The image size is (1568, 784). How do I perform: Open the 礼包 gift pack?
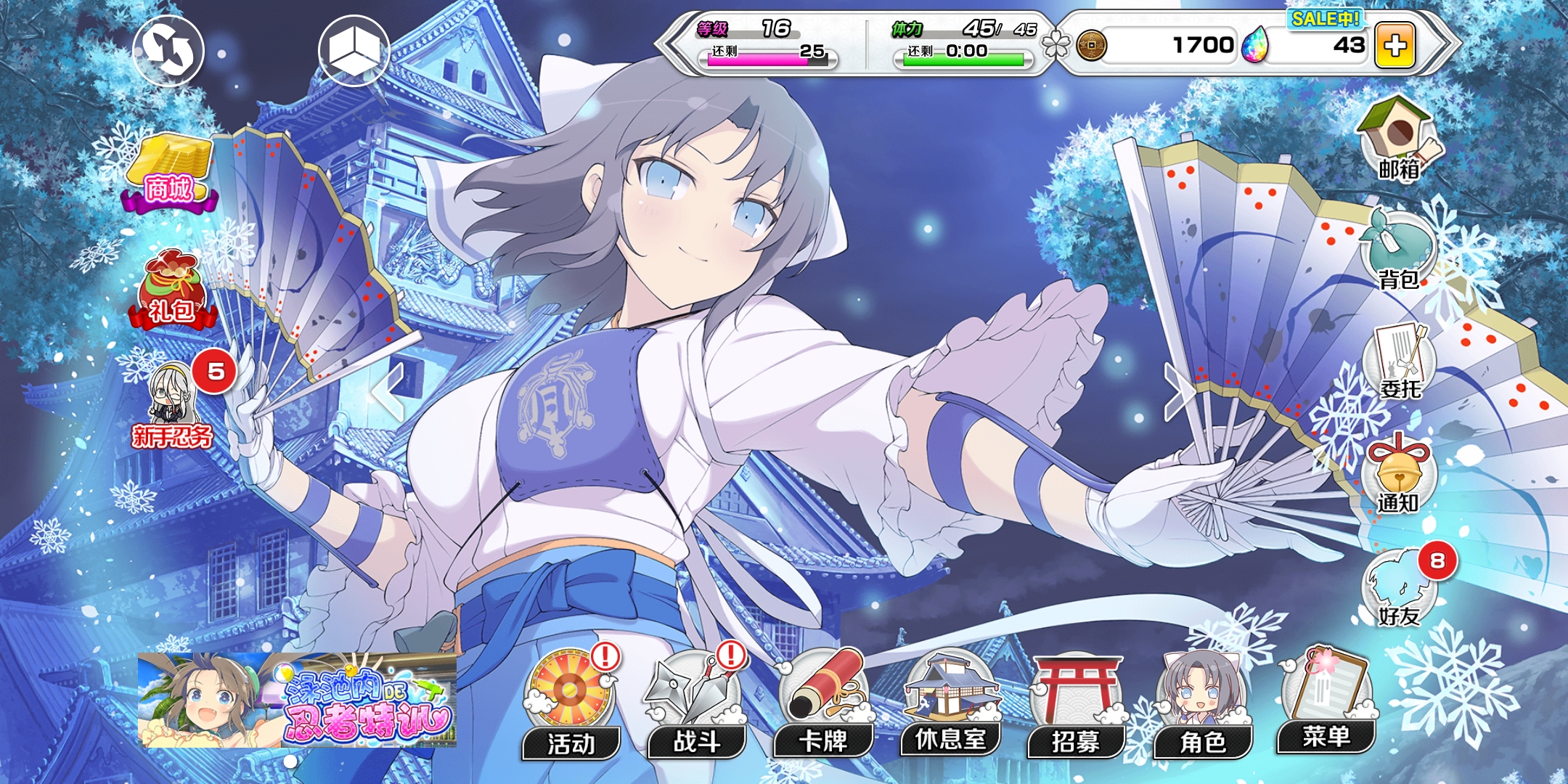[172, 290]
